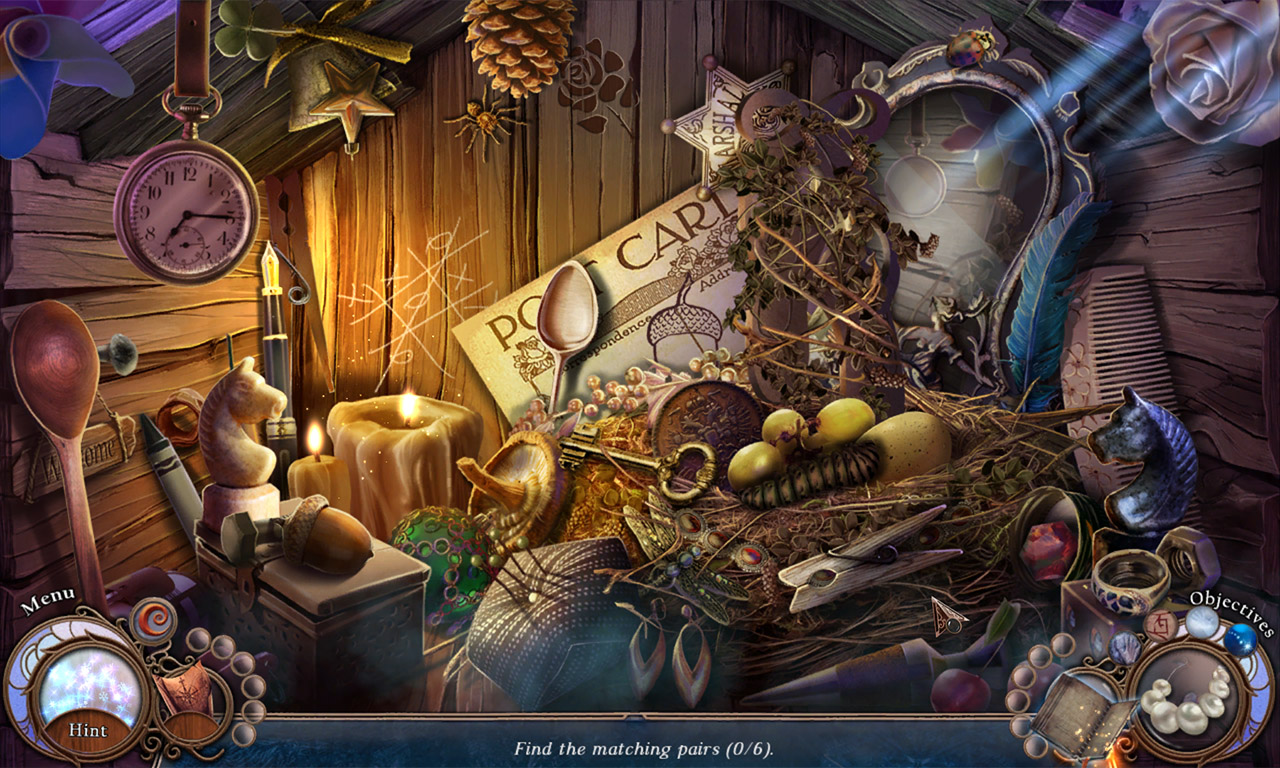Click the stone hand token
Screen dimensions: 1280x768
click(1125, 647)
